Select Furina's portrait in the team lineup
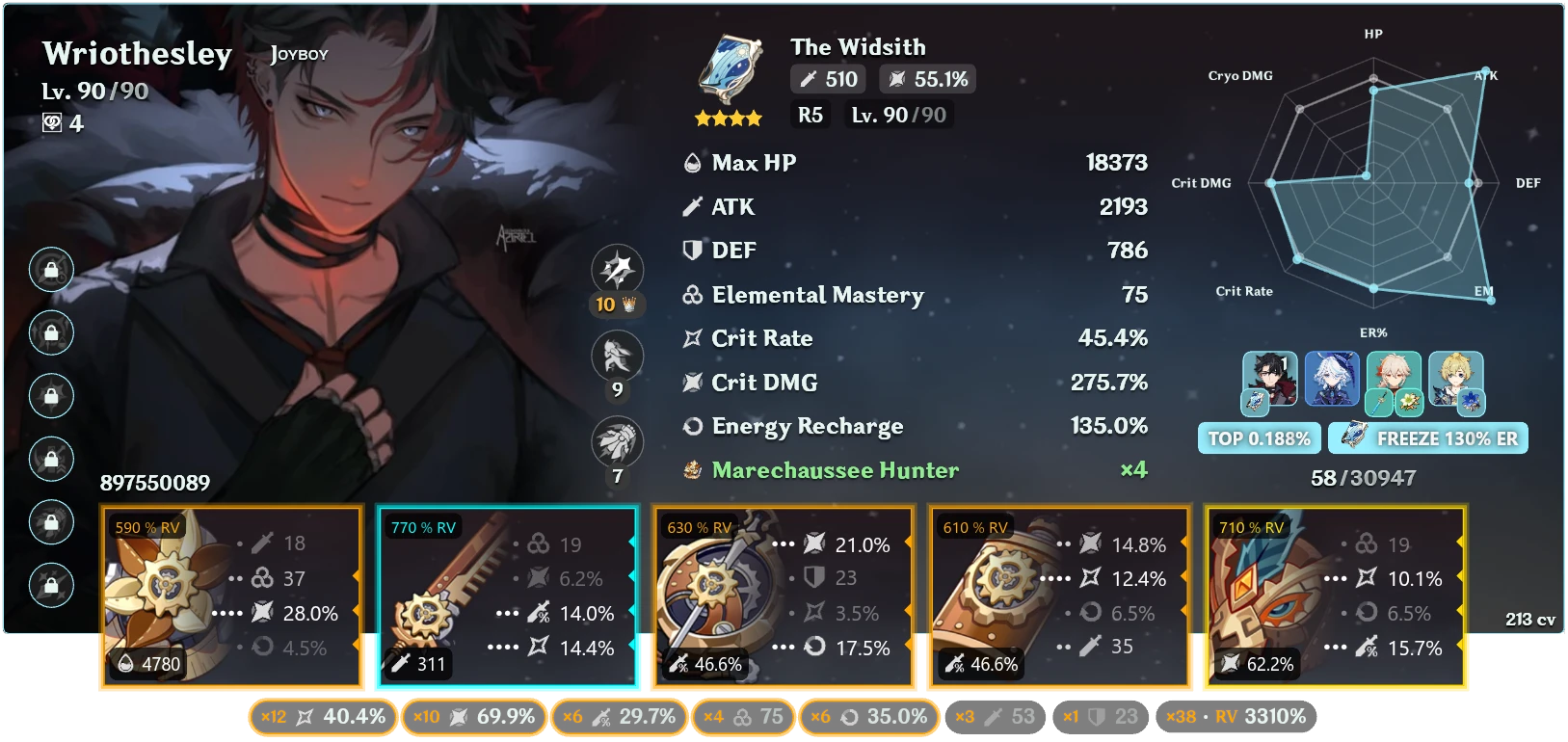The width and height of the screenshot is (1568, 742). click(1331, 380)
